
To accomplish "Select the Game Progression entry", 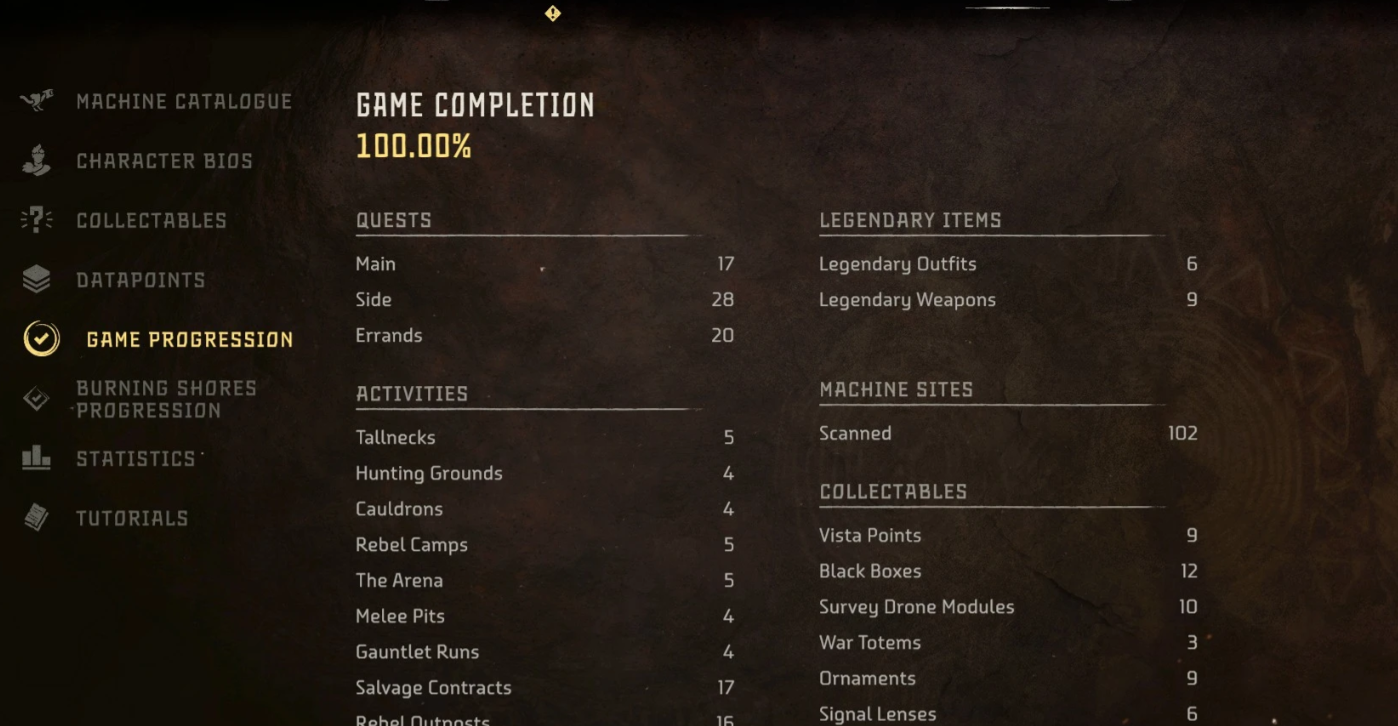I will coord(189,340).
